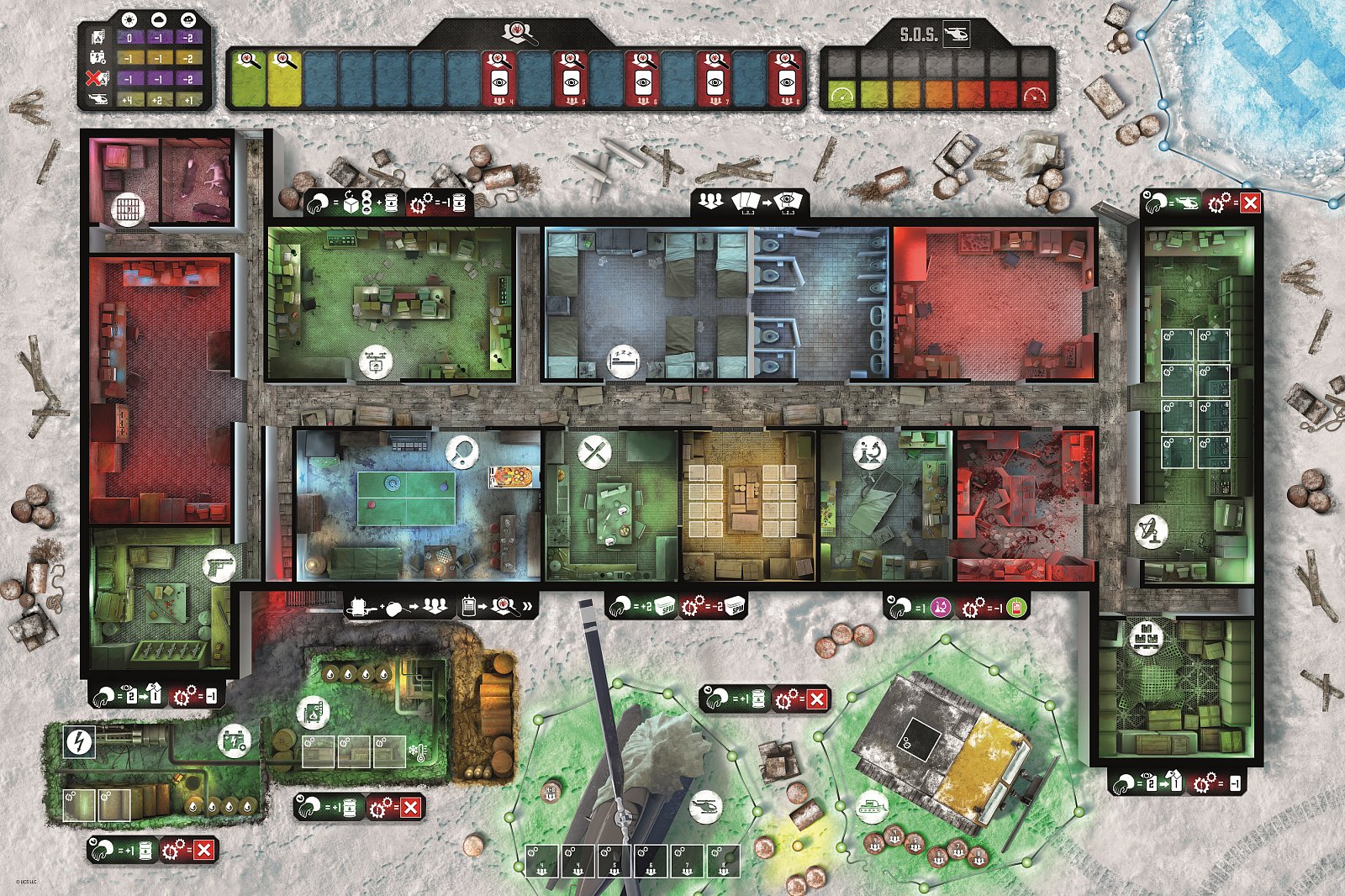1345x896 pixels.
Task: Choose the armory pistol icon
Action: coord(219,566)
